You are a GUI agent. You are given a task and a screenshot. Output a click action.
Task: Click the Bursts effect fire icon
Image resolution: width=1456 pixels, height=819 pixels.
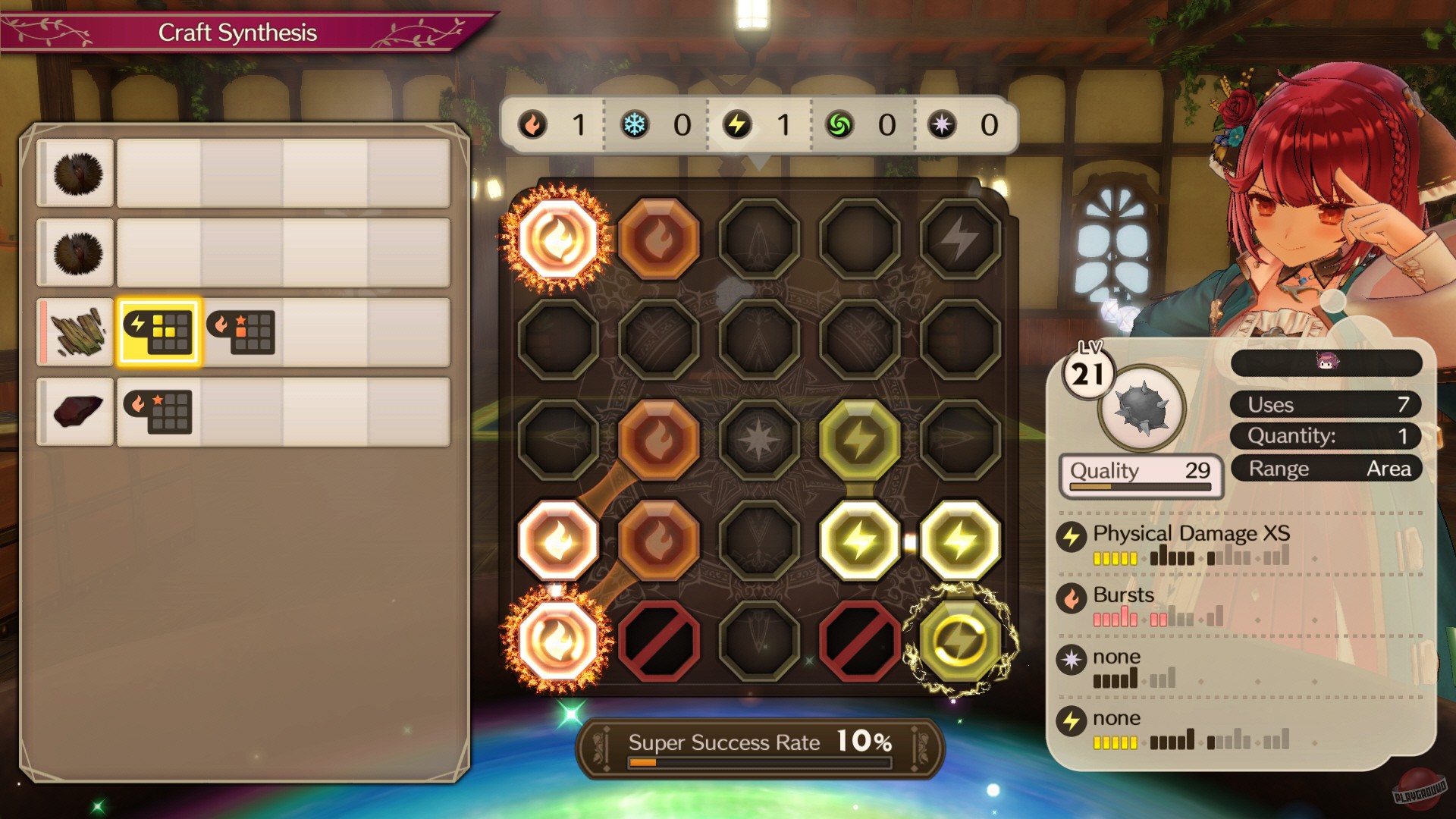click(x=1072, y=597)
